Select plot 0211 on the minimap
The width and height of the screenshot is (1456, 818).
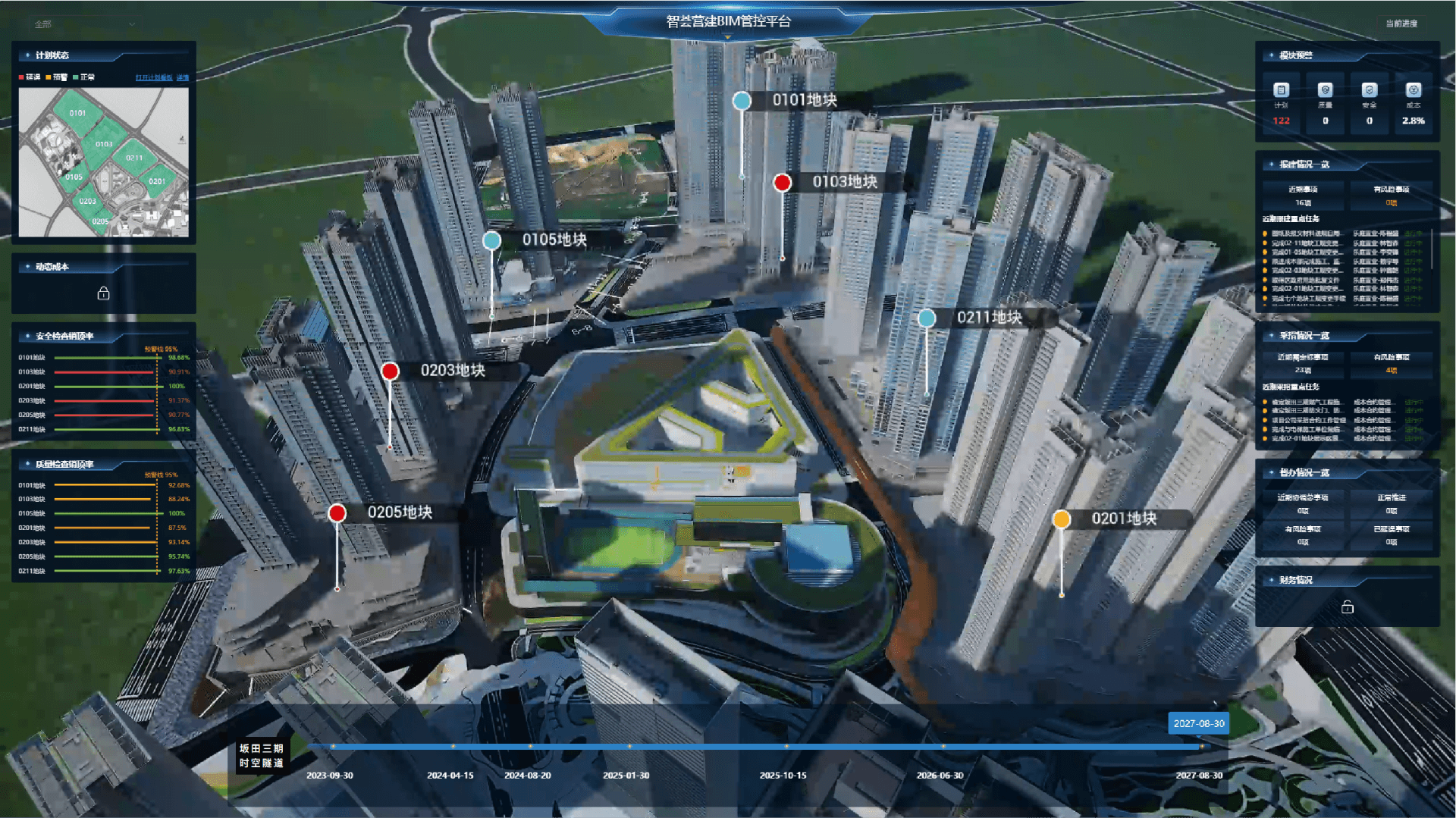[x=134, y=158]
